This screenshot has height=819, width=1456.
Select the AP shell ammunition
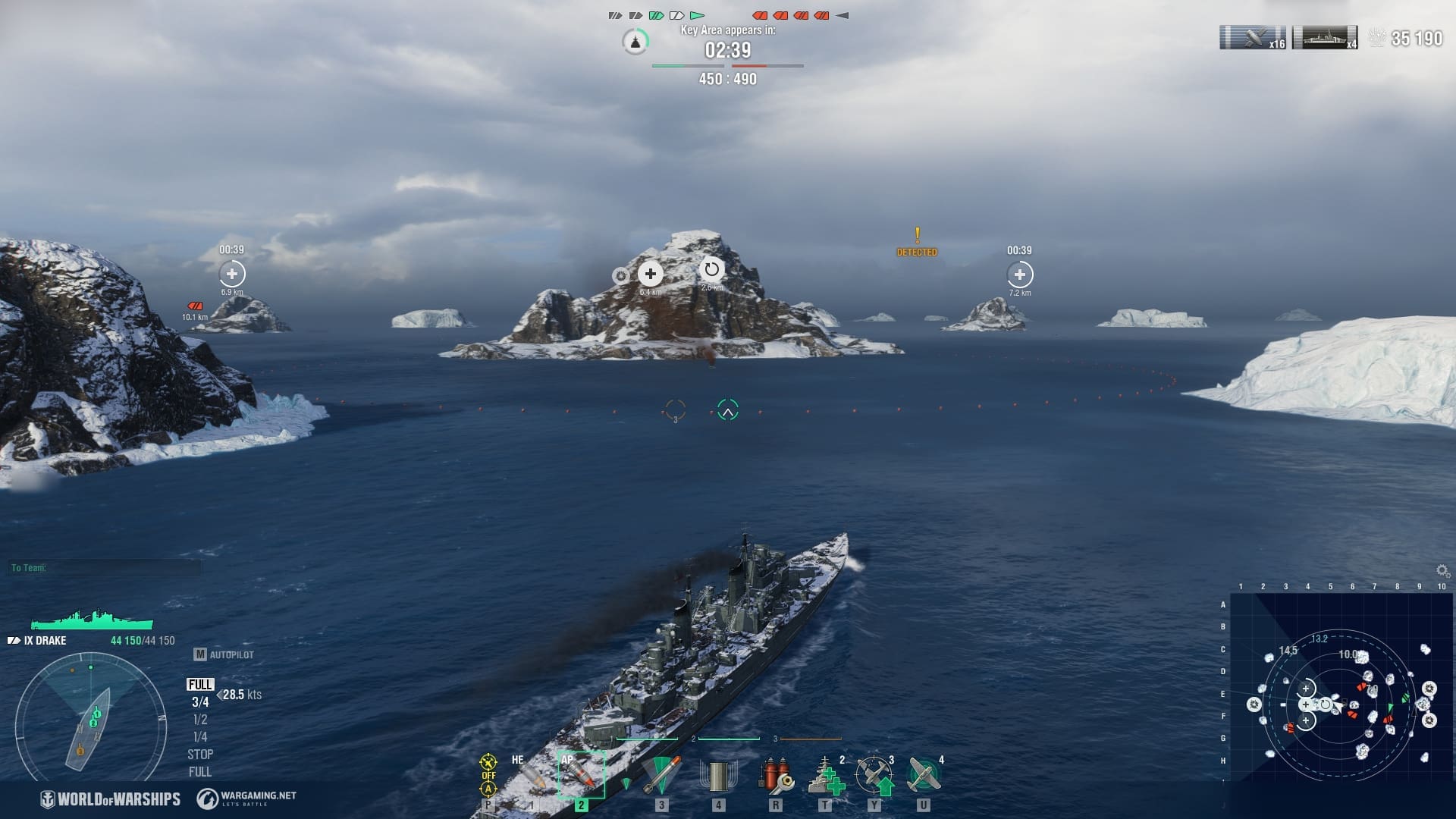(x=581, y=775)
